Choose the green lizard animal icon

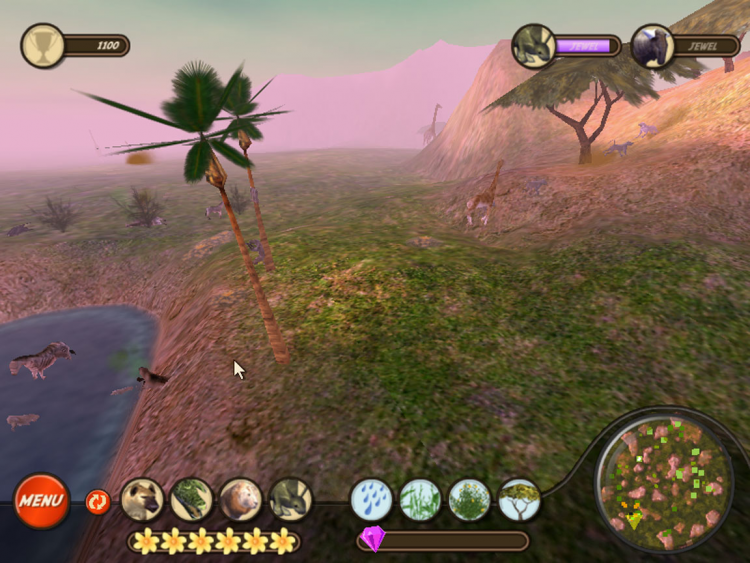tap(191, 499)
